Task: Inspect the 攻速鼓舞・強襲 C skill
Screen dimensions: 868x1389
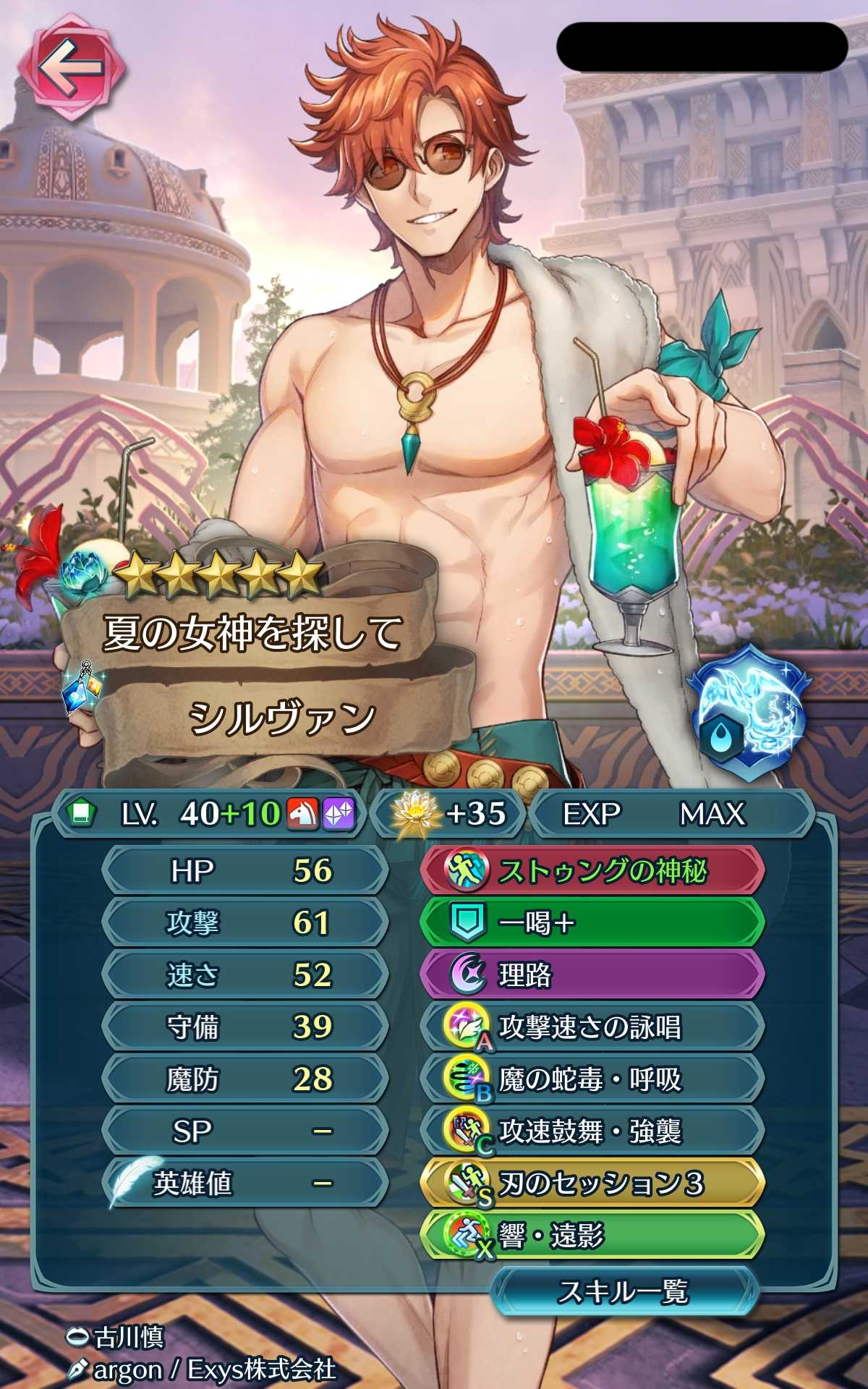Action: pos(592,1131)
